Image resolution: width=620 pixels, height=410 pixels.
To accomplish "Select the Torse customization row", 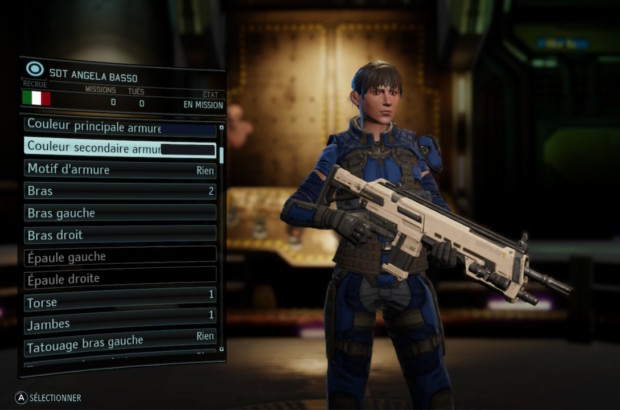I will click(x=120, y=300).
